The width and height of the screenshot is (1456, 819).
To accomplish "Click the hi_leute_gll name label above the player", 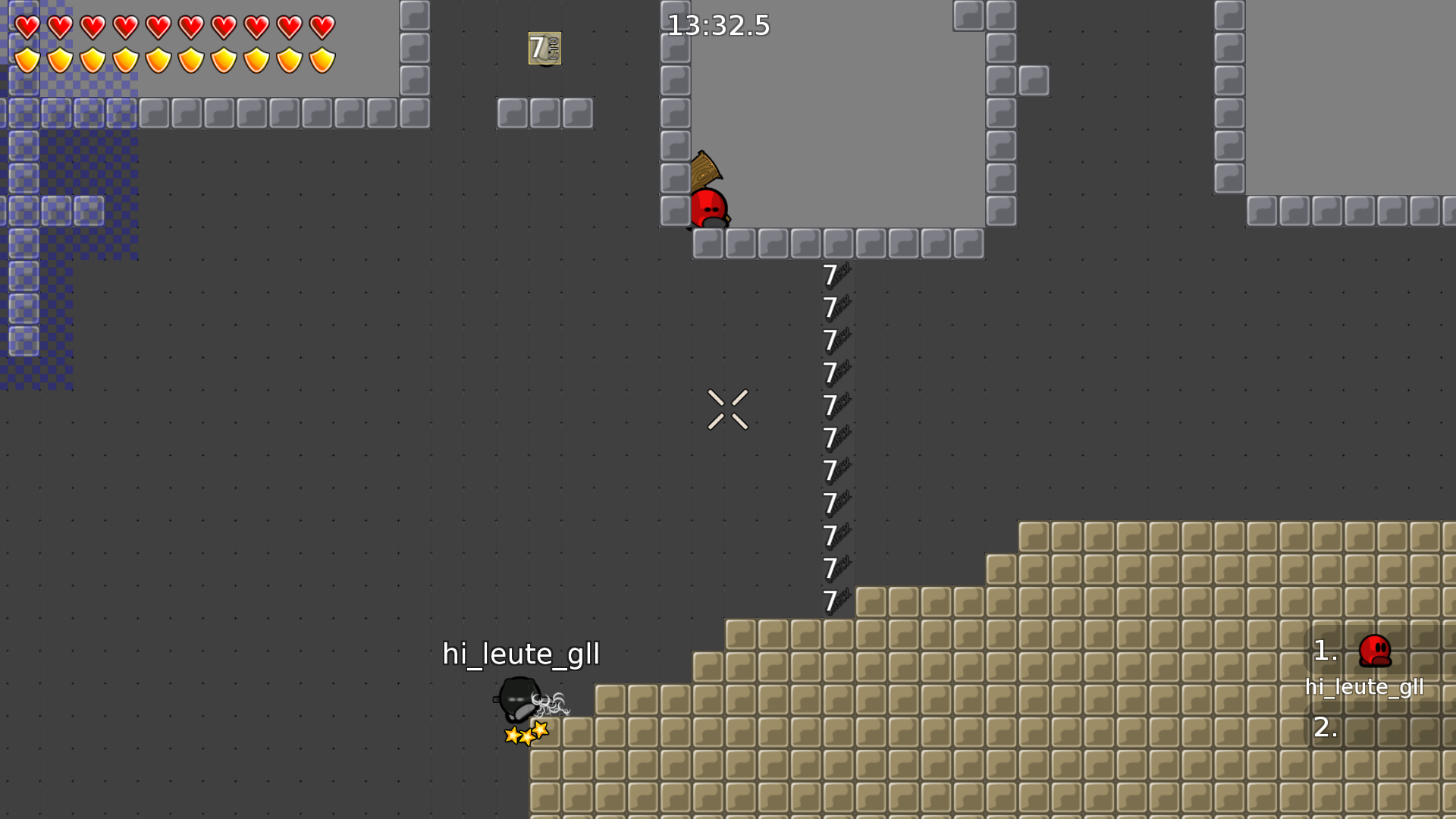I will pos(521,653).
